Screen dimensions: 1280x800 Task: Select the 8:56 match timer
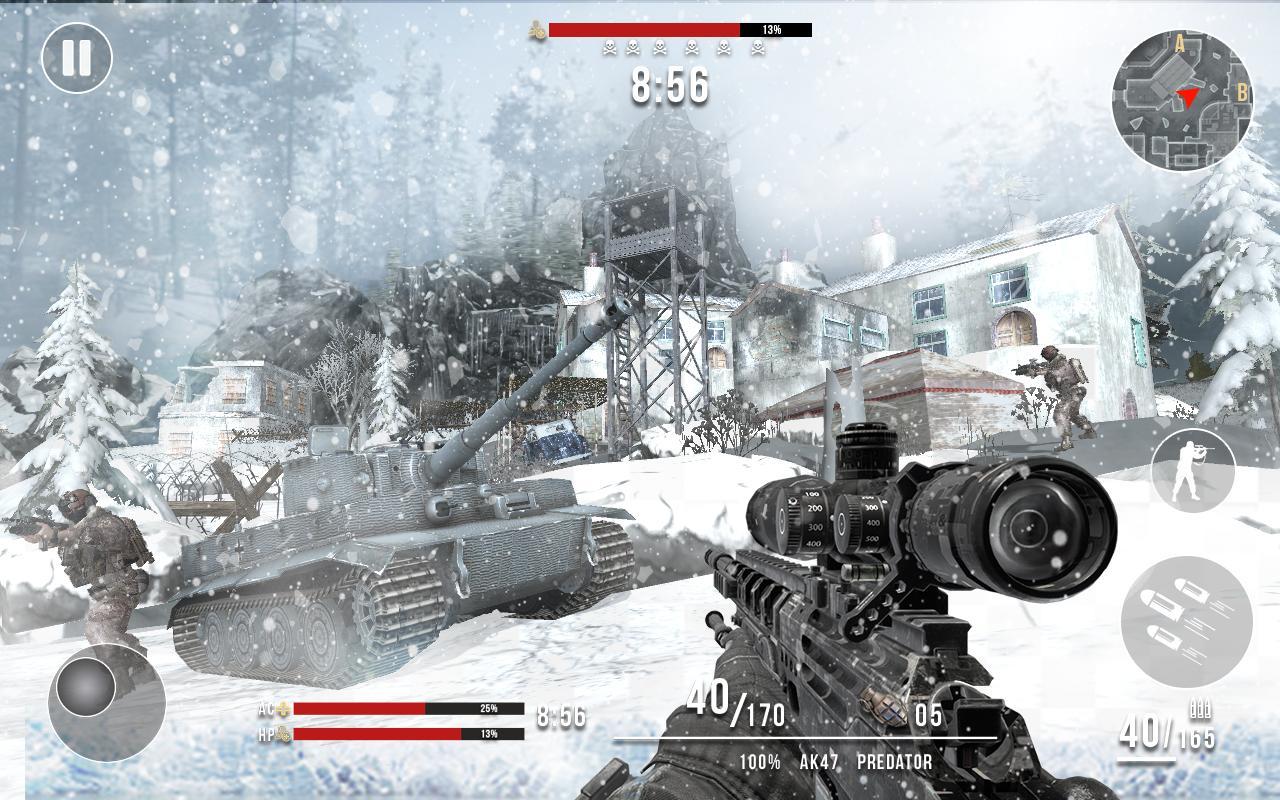tap(670, 88)
